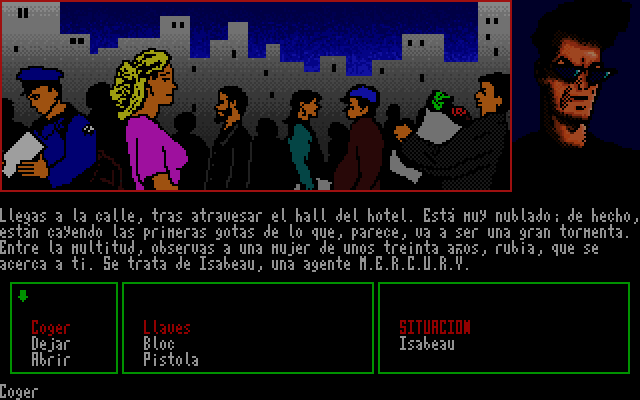
Task: Choose the Dejar action
Action: pyautogui.click(x=50, y=343)
